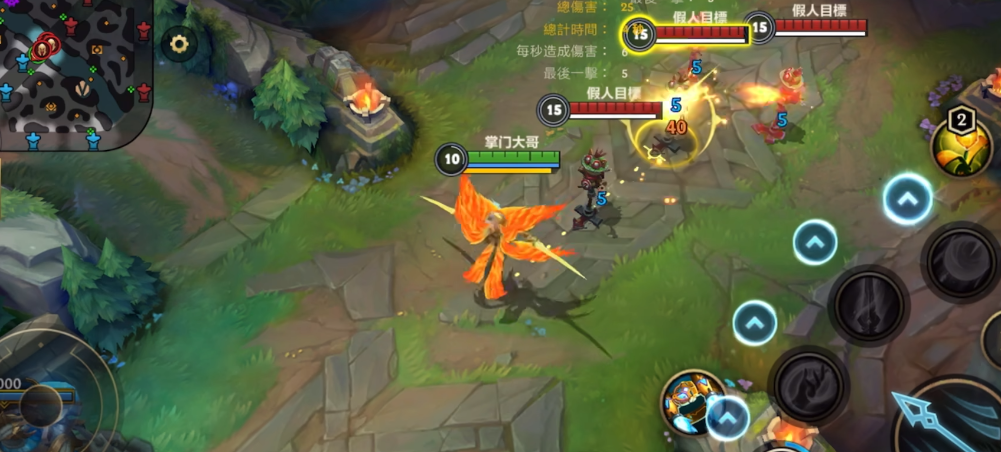Activate the swirl-icon ability button
Viewport: 1001px width, 452px height.
[960, 261]
